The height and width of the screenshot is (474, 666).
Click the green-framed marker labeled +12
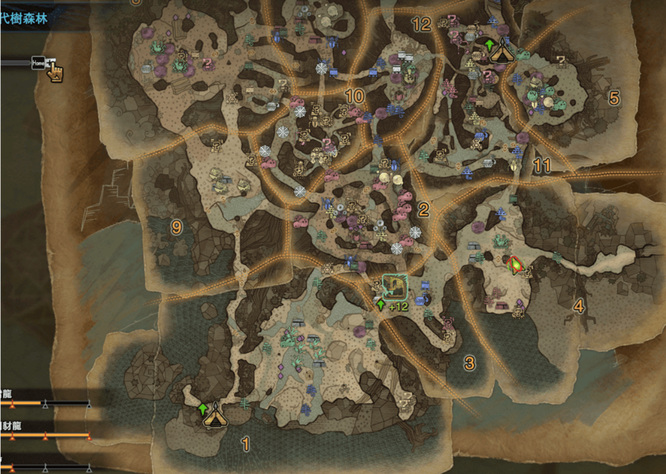394,286
